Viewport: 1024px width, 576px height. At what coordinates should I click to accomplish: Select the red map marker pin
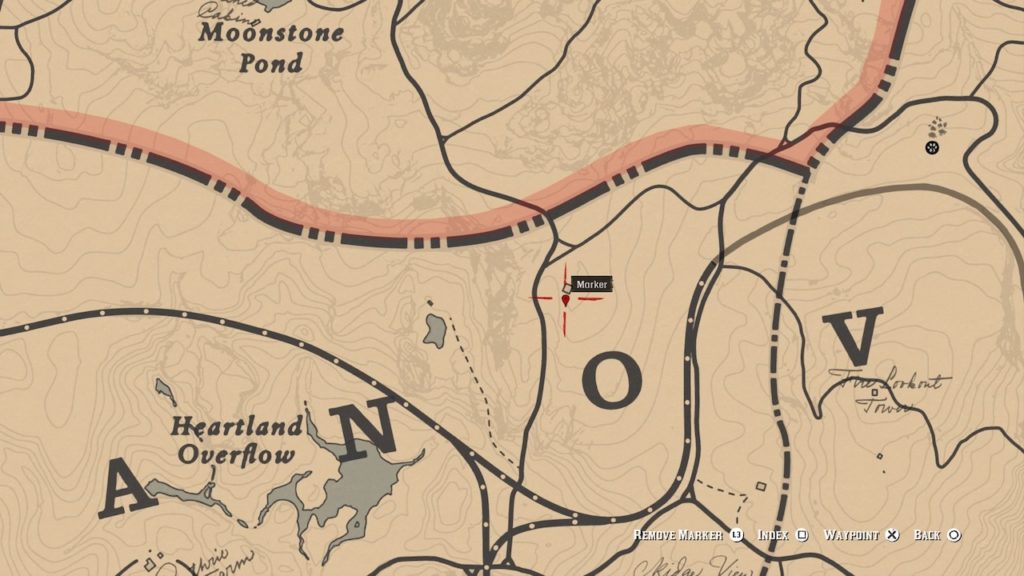click(x=566, y=297)
